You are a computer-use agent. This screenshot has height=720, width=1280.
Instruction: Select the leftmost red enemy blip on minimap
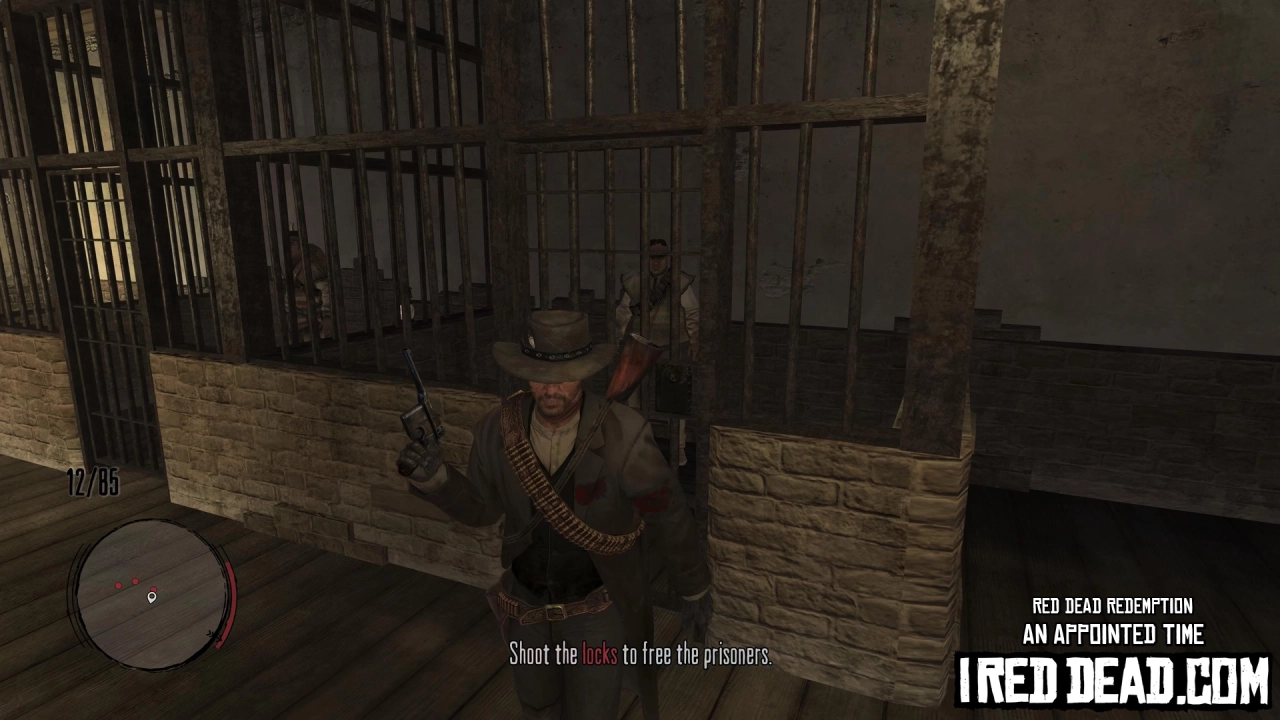[x=118, y=585]
